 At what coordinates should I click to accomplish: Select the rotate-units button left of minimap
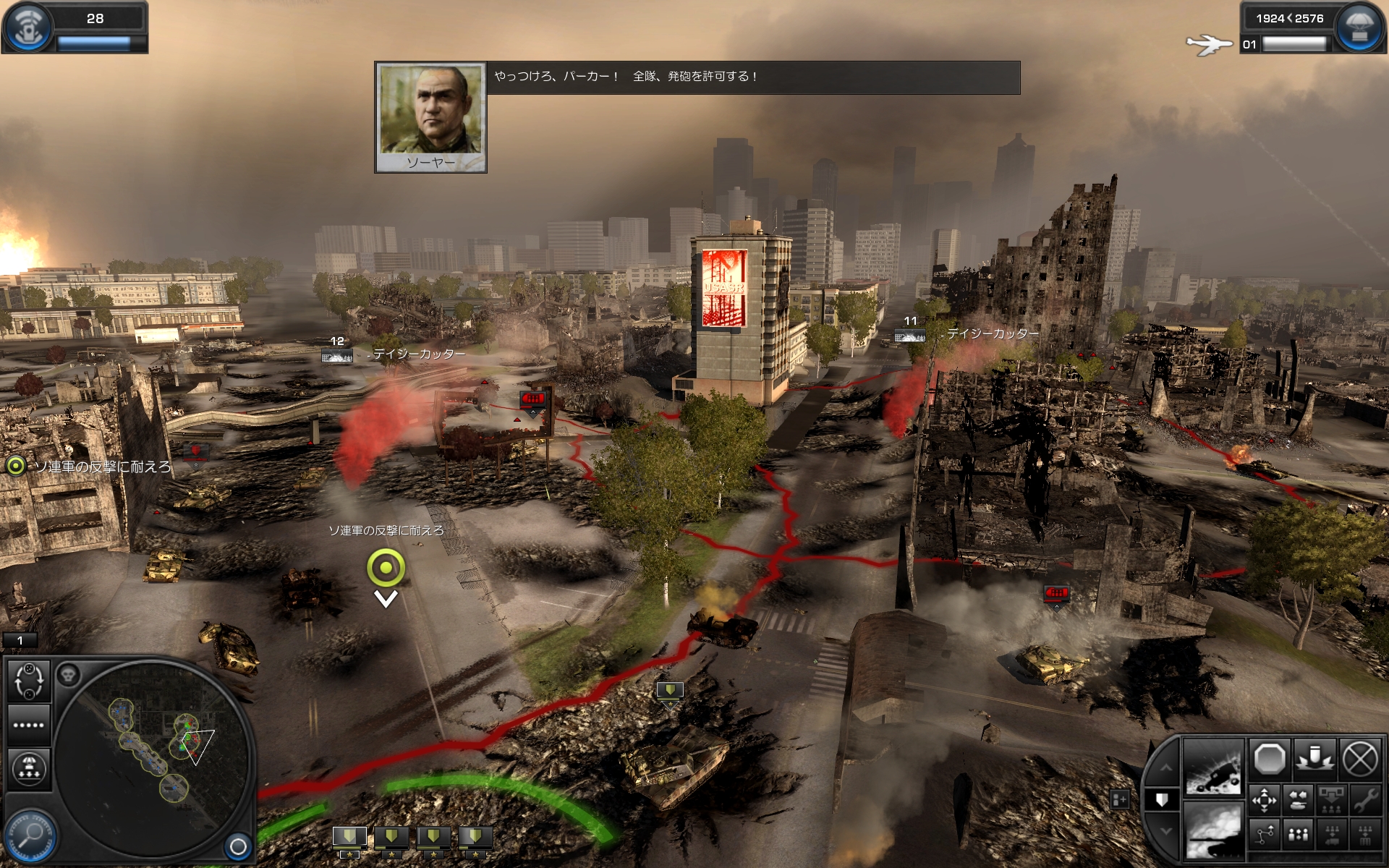(29, 681)
